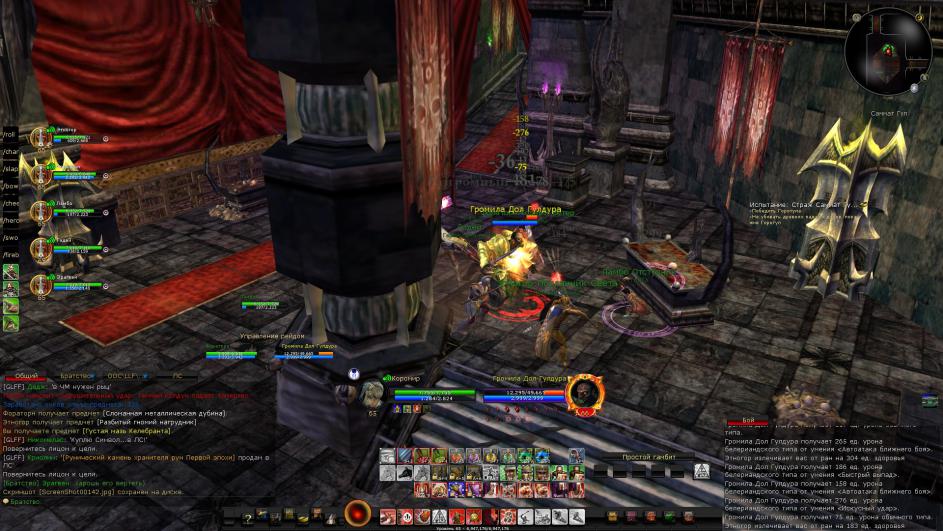Select the OOC LLF chat tab
The image size is (943, 531).
click(x=122, y=375)
